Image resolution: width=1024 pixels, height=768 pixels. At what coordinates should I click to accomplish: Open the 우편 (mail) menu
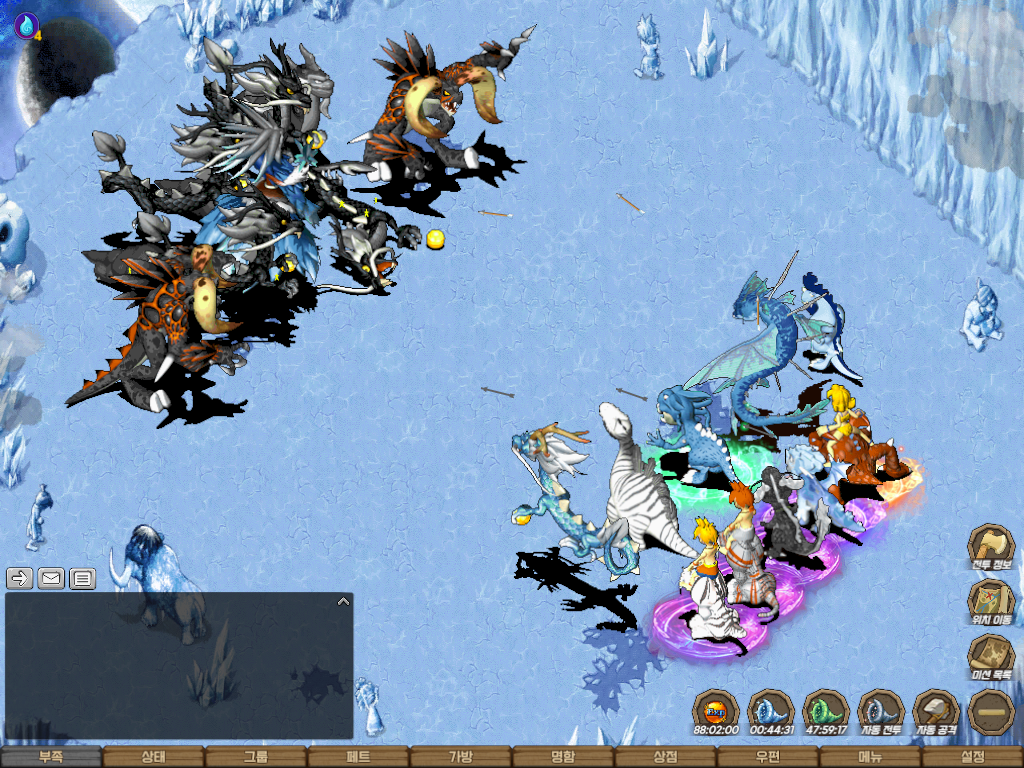[767, 757]
